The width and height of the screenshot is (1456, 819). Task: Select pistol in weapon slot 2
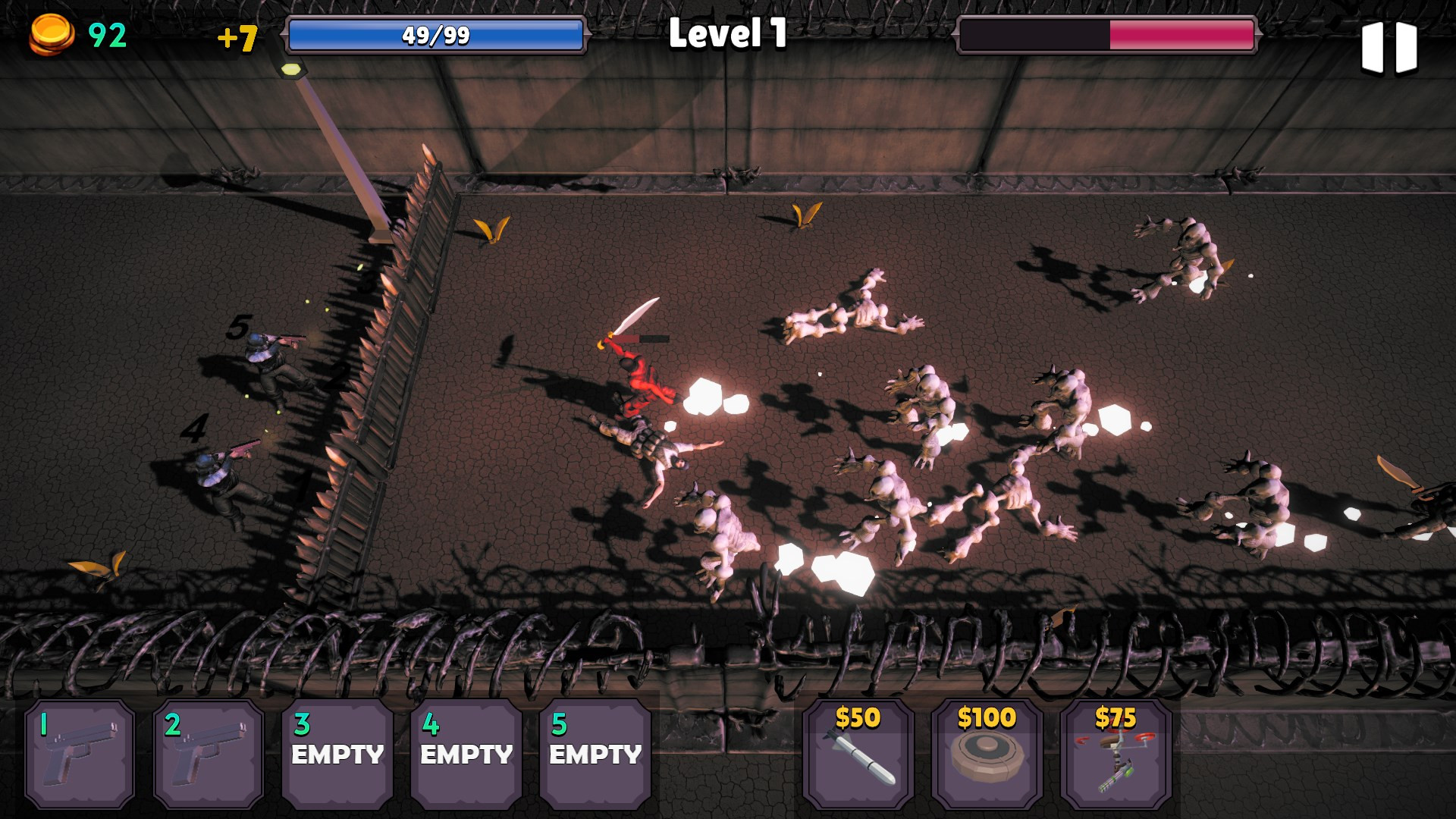[x=209, y=754]
